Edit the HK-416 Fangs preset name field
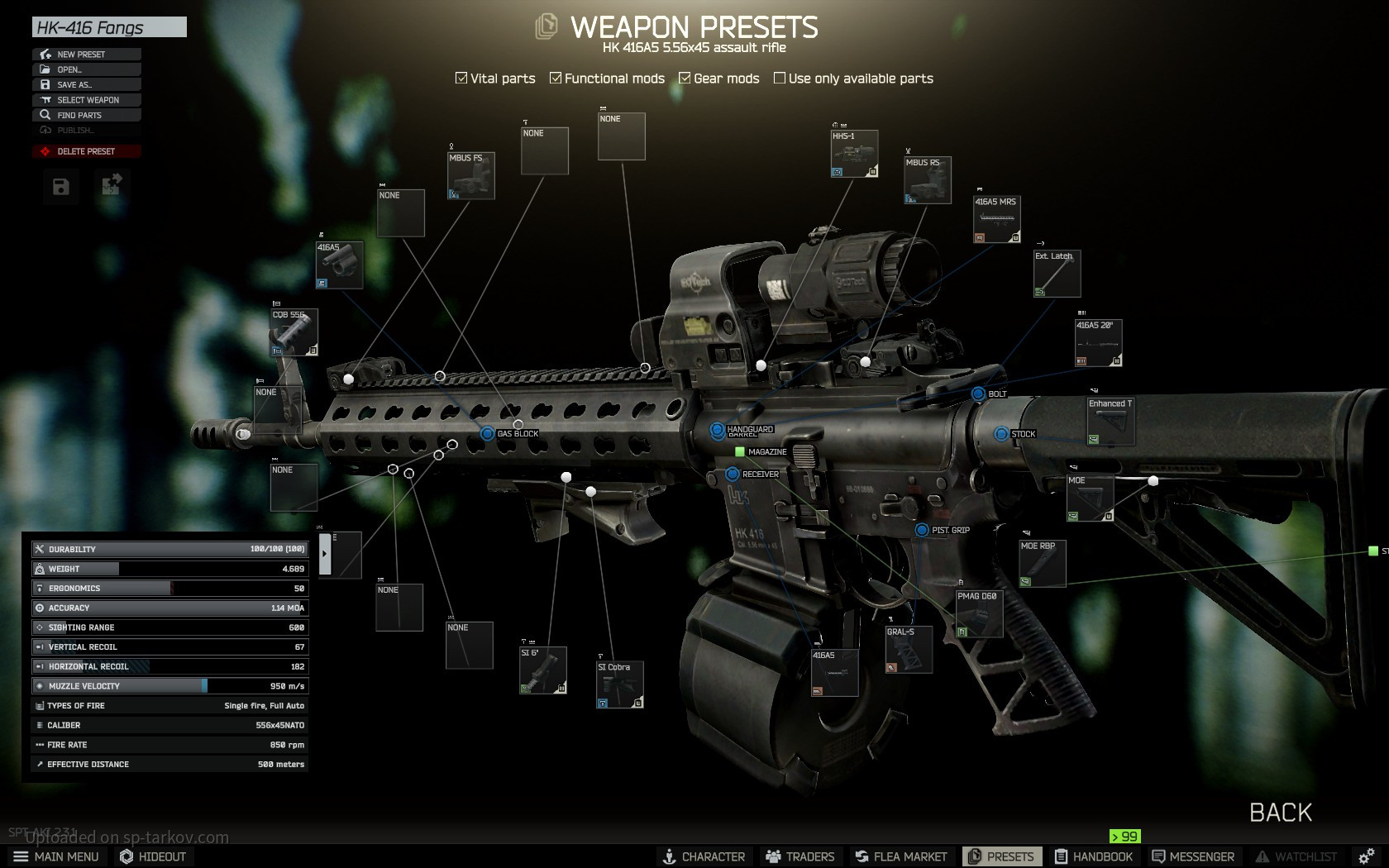The width and height of the screenshot is (1389, 868). coord(109,27)
